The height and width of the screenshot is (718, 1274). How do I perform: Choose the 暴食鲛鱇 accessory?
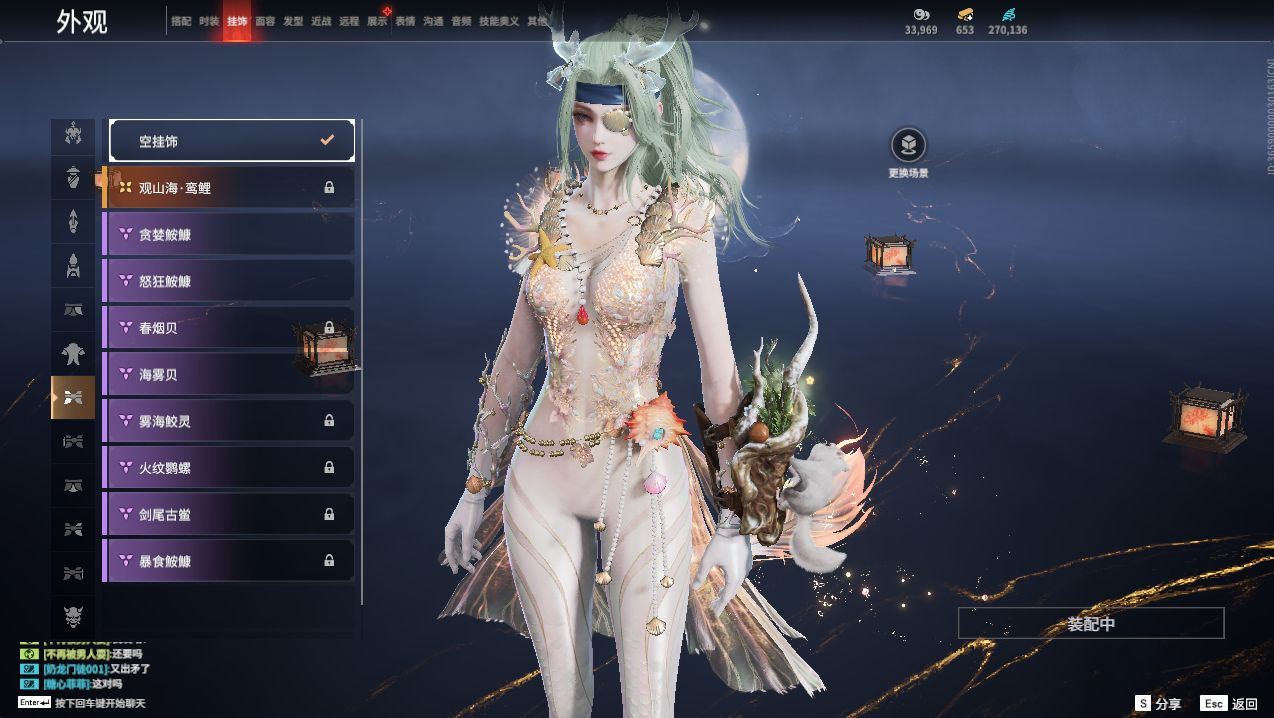(229, 561)
